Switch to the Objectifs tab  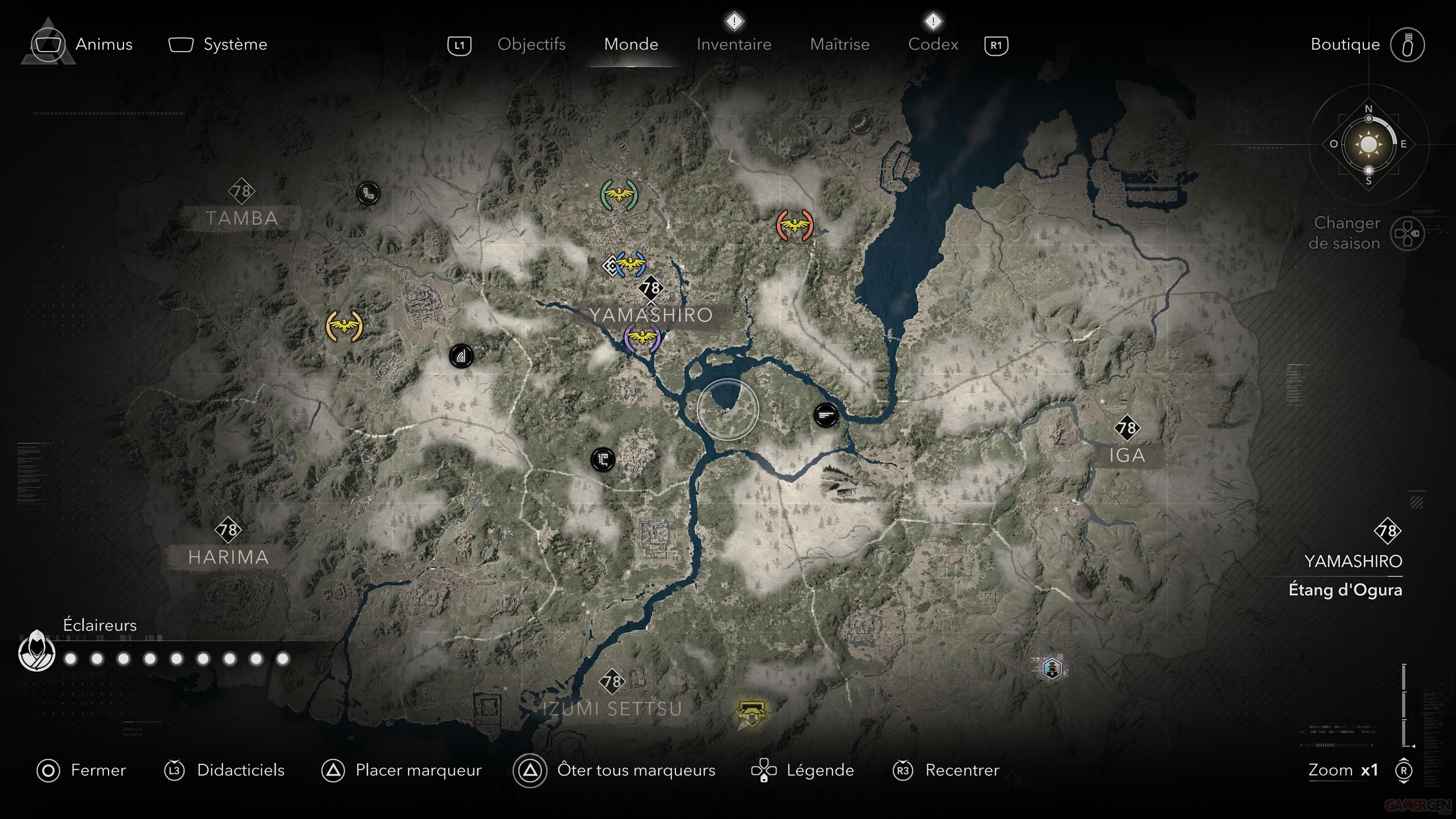[531, 44]
